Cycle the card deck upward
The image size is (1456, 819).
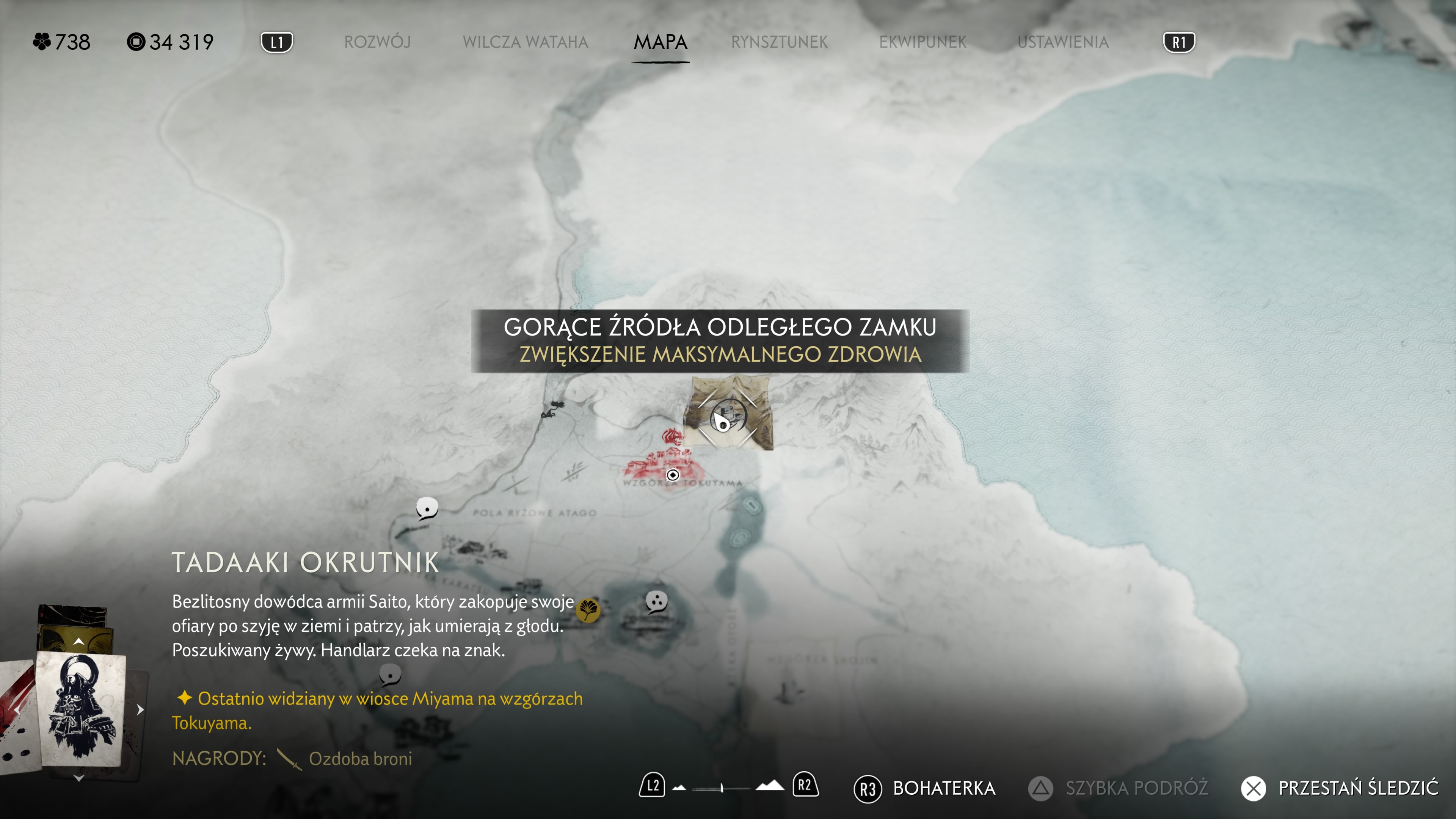tap(78, 642)
